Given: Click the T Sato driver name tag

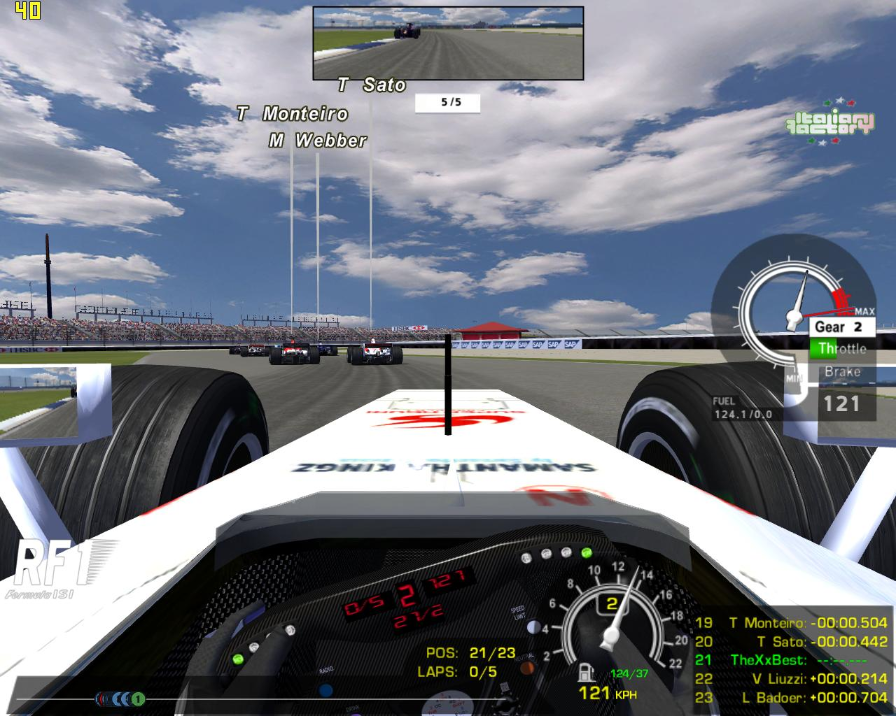Looking at the screenshot, I should (371, 85).
